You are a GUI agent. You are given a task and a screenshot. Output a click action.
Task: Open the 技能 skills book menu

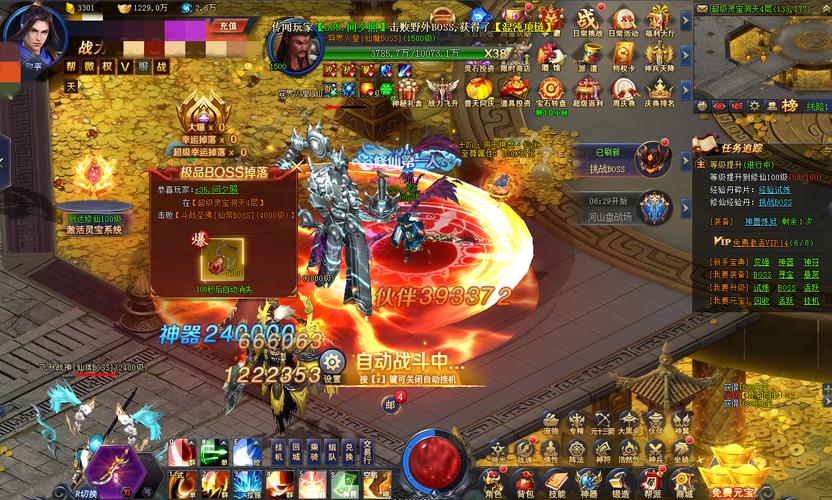(558, 480)
